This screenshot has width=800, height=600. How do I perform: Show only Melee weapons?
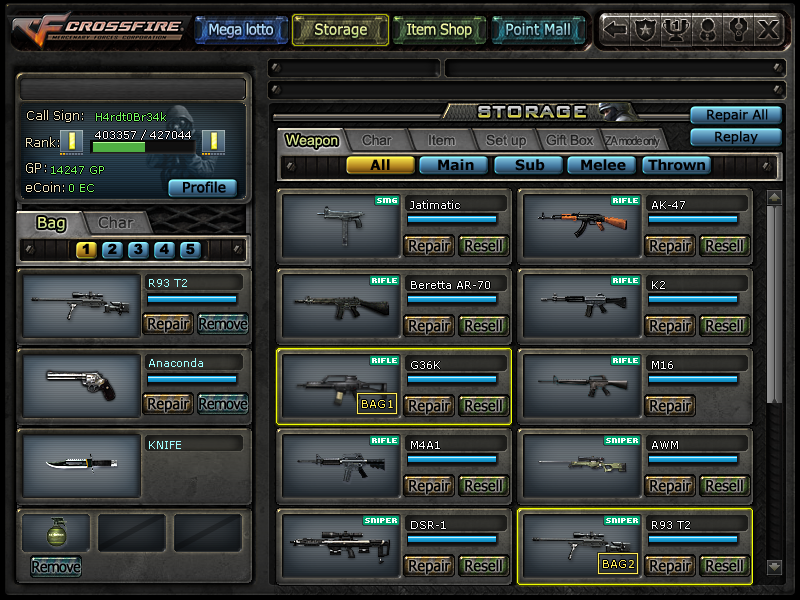pyautogui.click(x=603, y=165)
